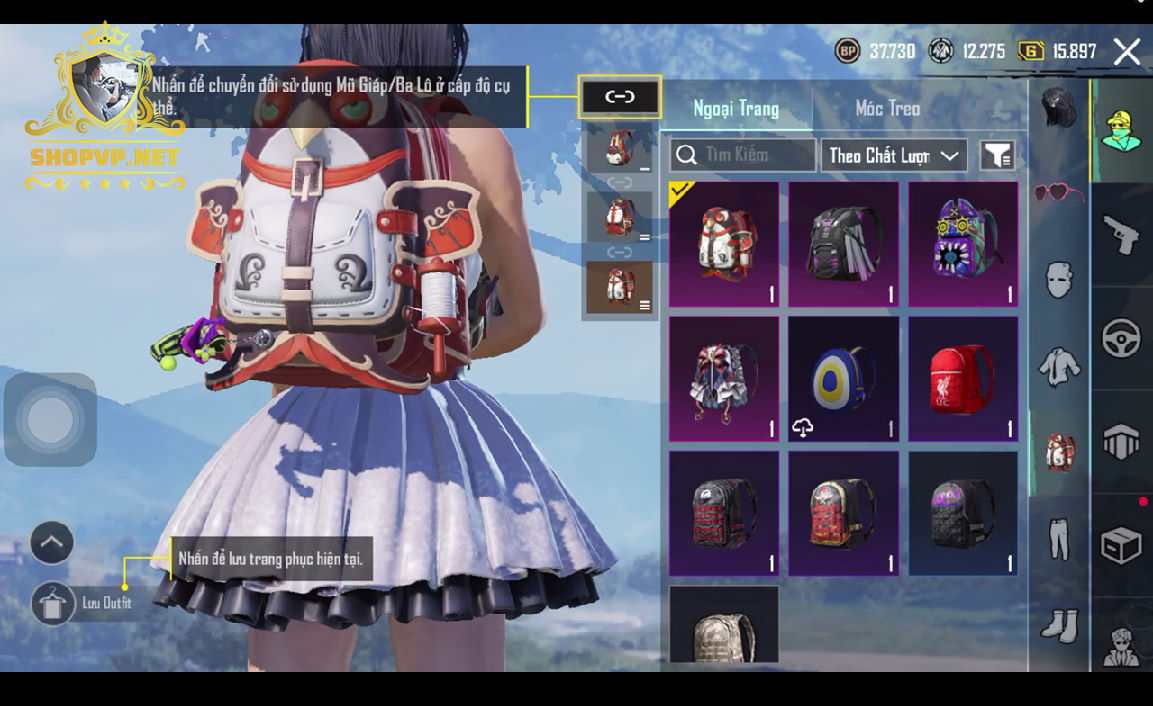1153x706 pixels.
Task: Select the ruffled red-white-blue bow backpack
Action: tap(723, 379)
